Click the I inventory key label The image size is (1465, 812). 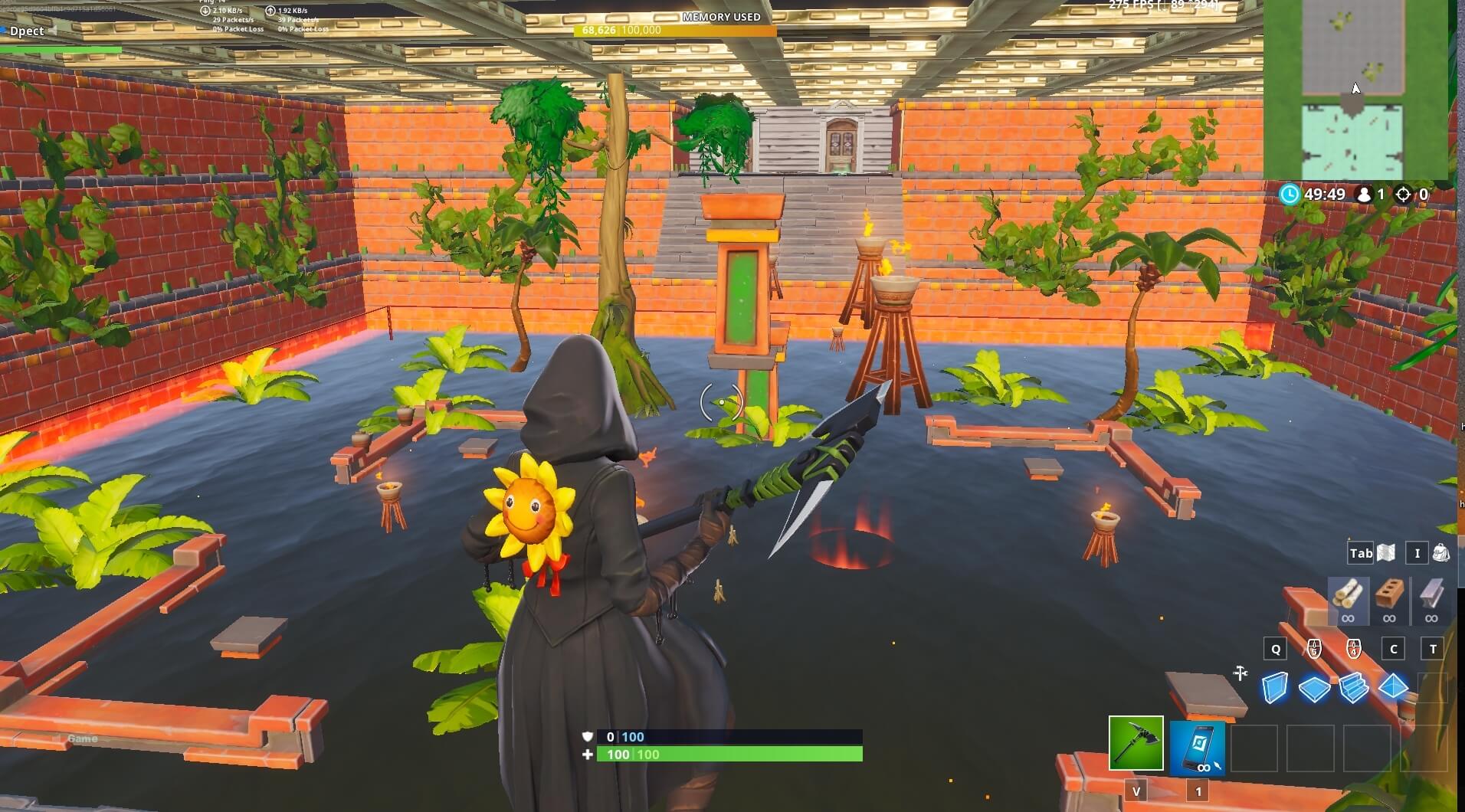(x=1419, y=552)
